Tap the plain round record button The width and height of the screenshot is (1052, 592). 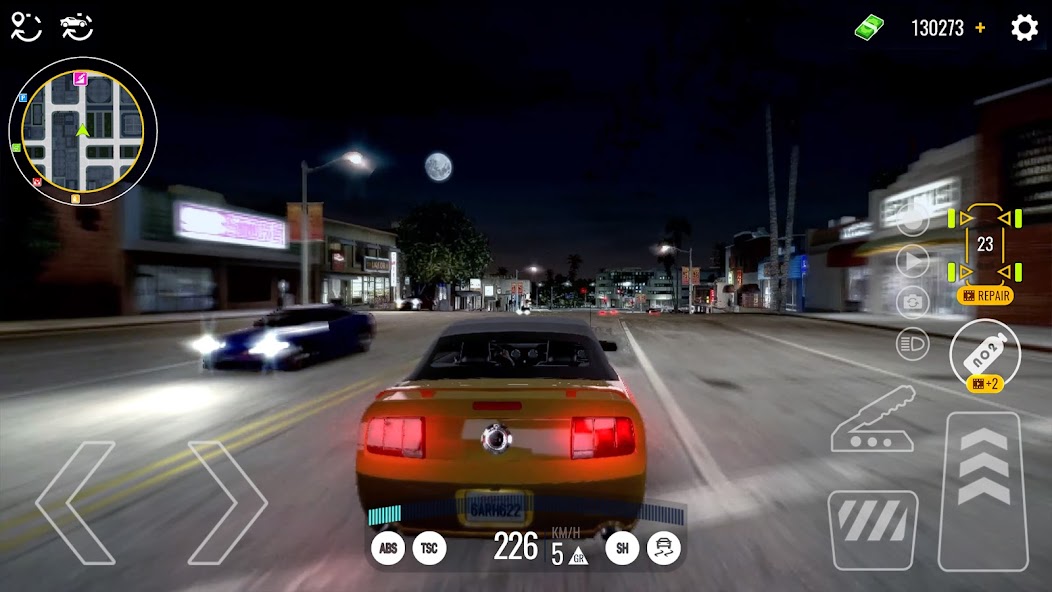(x=912, y=220)
